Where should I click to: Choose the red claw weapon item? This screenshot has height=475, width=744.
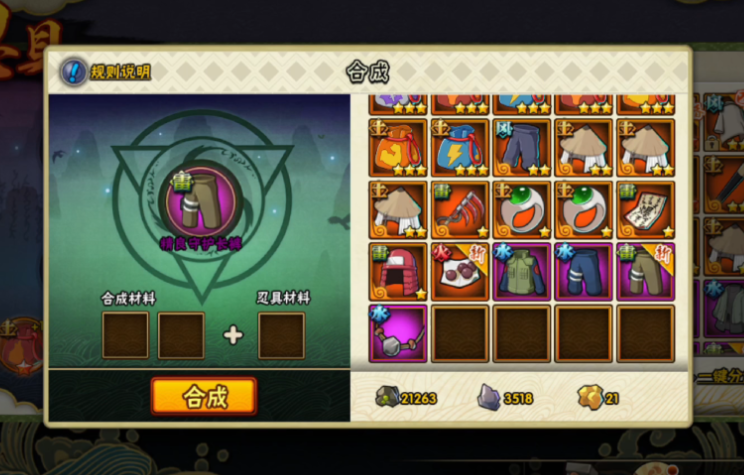[460, 210]
